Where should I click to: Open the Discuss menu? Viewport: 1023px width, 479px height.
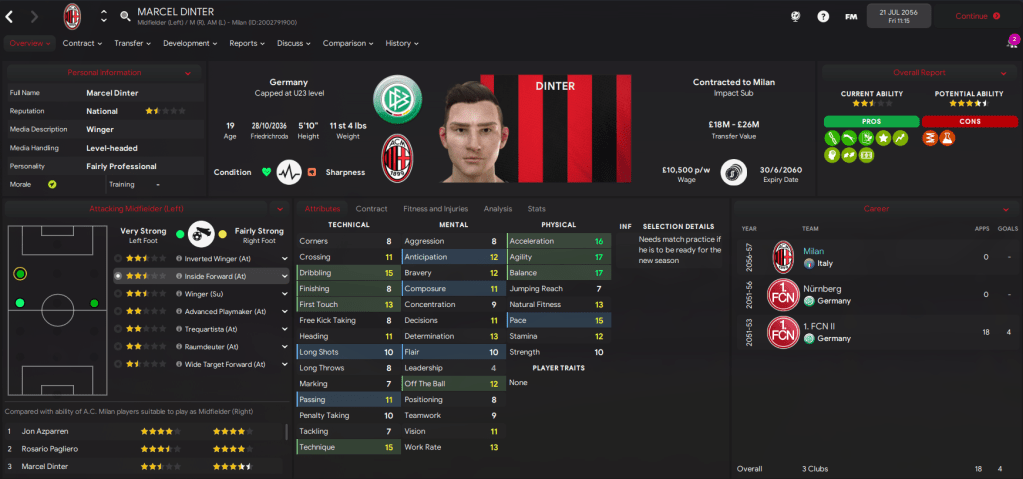[294, 43]
